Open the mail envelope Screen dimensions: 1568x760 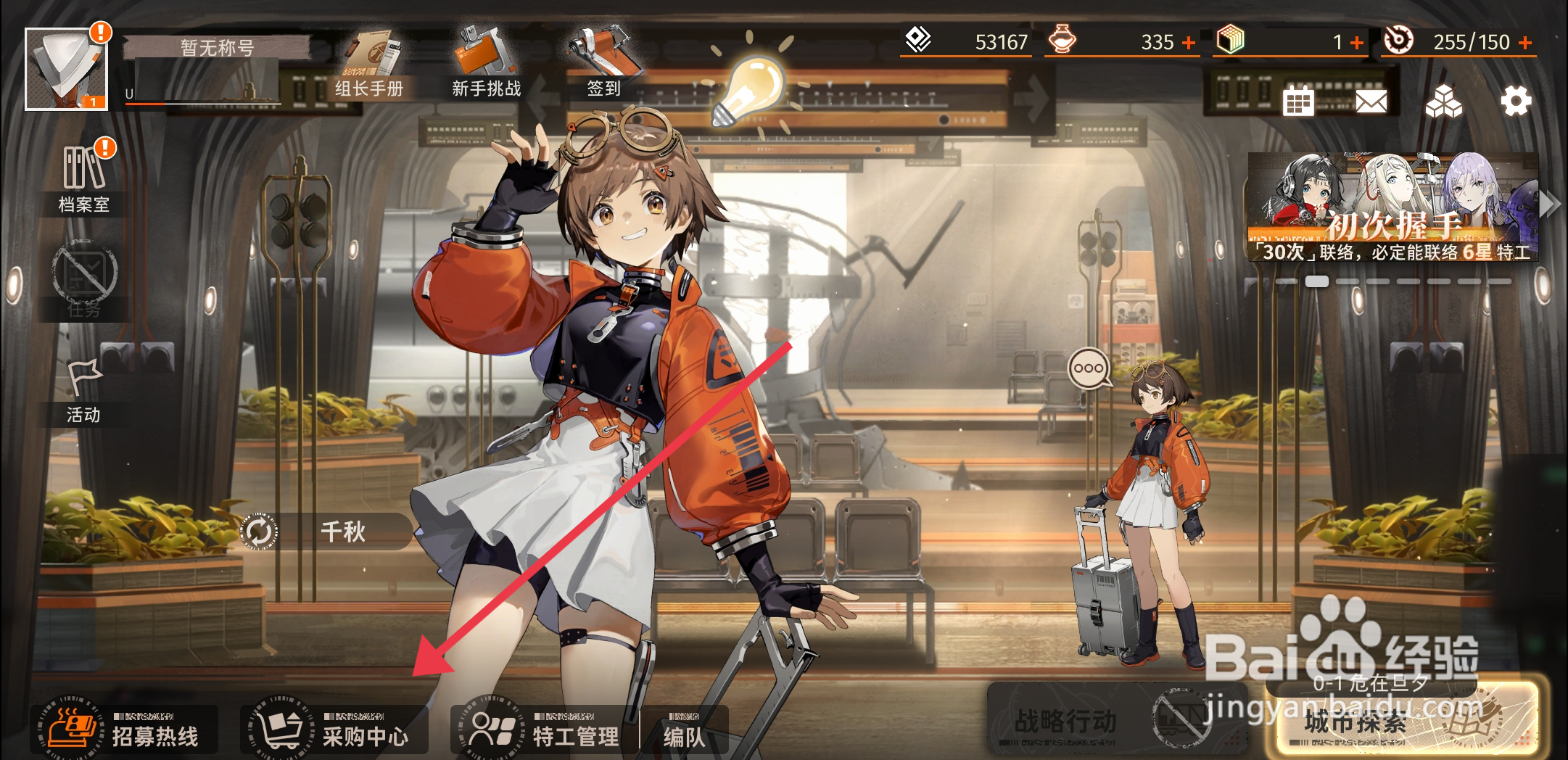(x=1371, y=102)
